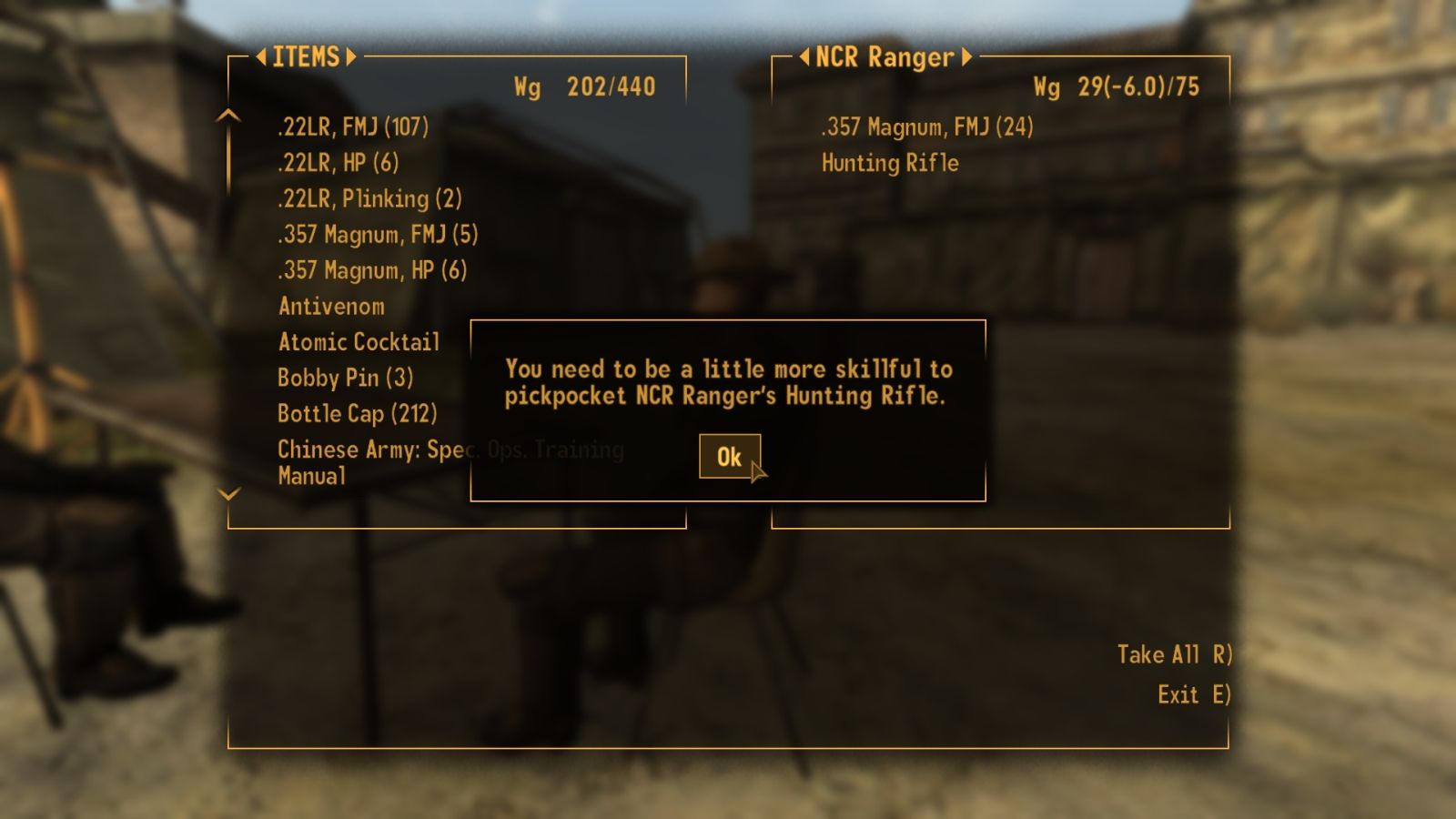This screenshot has width=1456, height=819.
Task: Select the Atomic Cocktail
Action: click(x=359, y=342)
